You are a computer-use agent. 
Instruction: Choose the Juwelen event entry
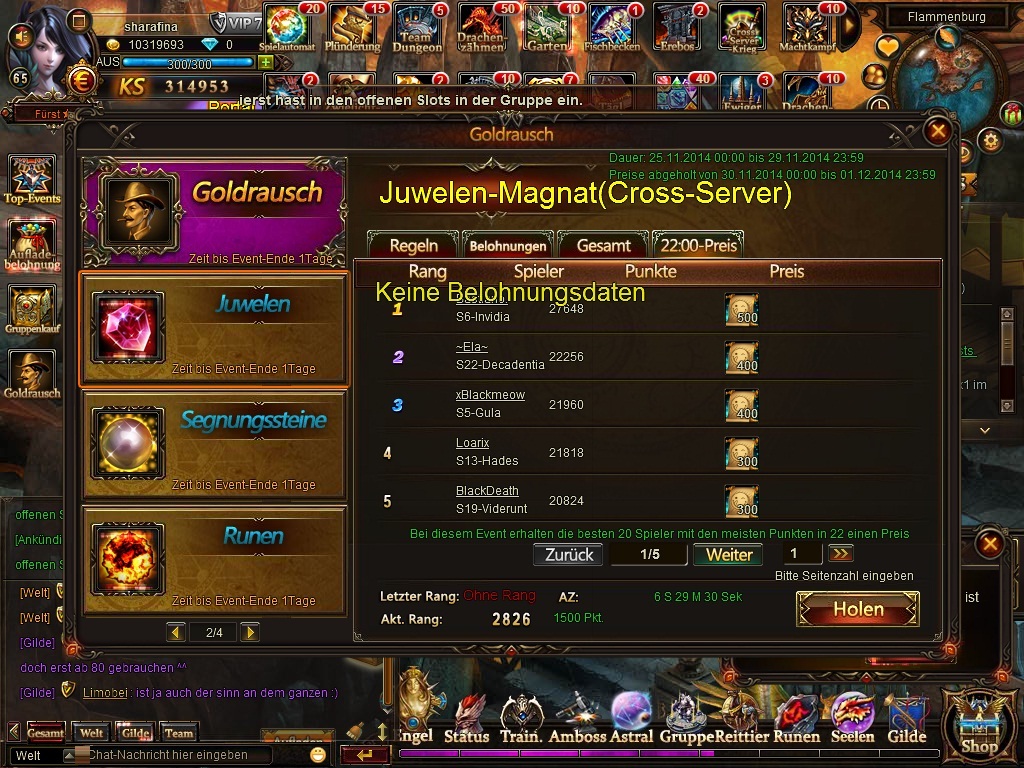click(214, 329)
